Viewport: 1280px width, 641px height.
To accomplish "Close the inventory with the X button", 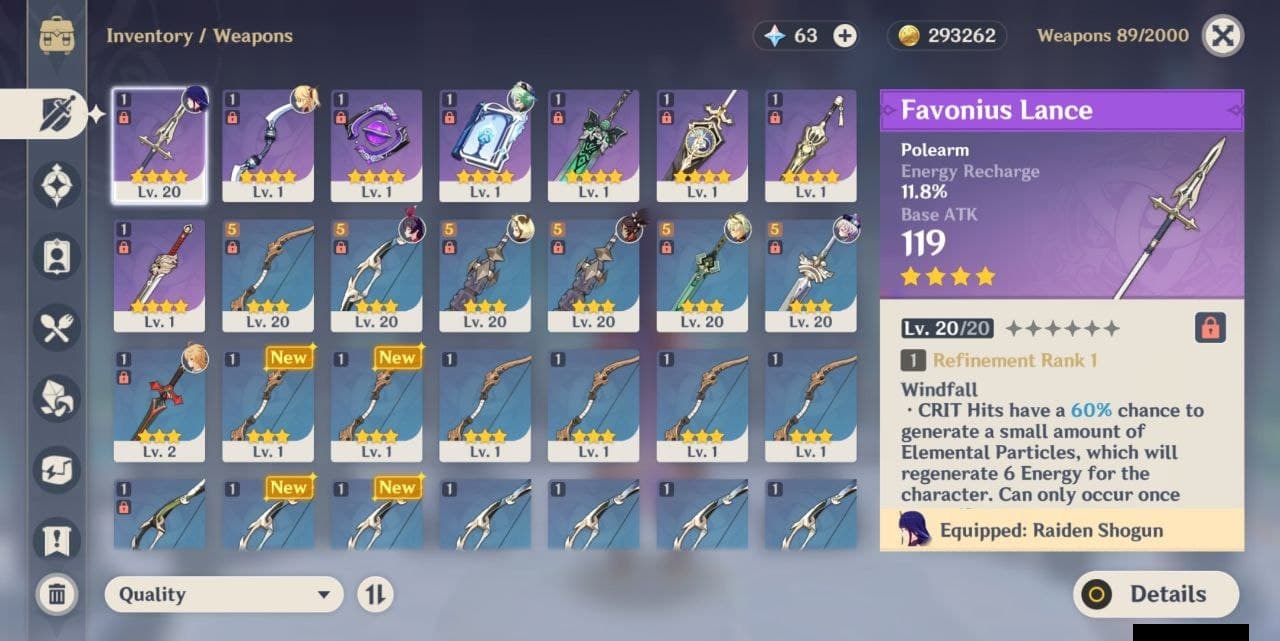I will point(1222,37).
